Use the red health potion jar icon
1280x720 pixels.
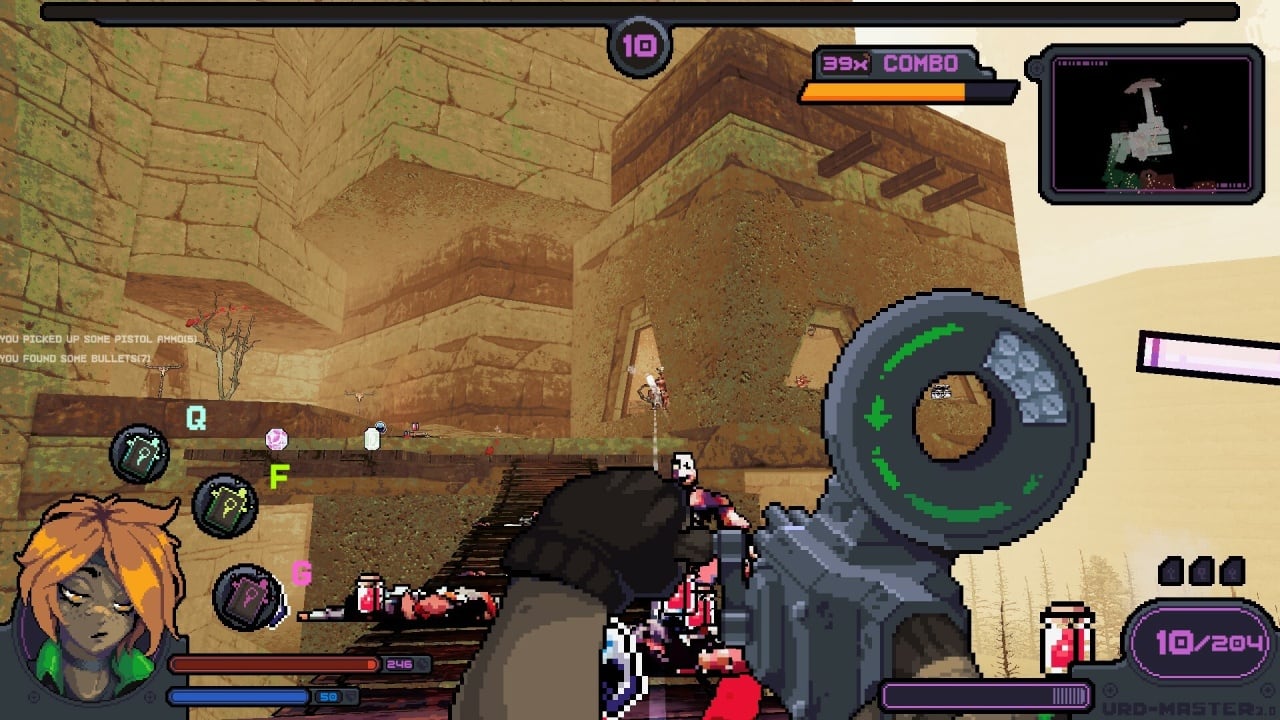coord(1066,635)
